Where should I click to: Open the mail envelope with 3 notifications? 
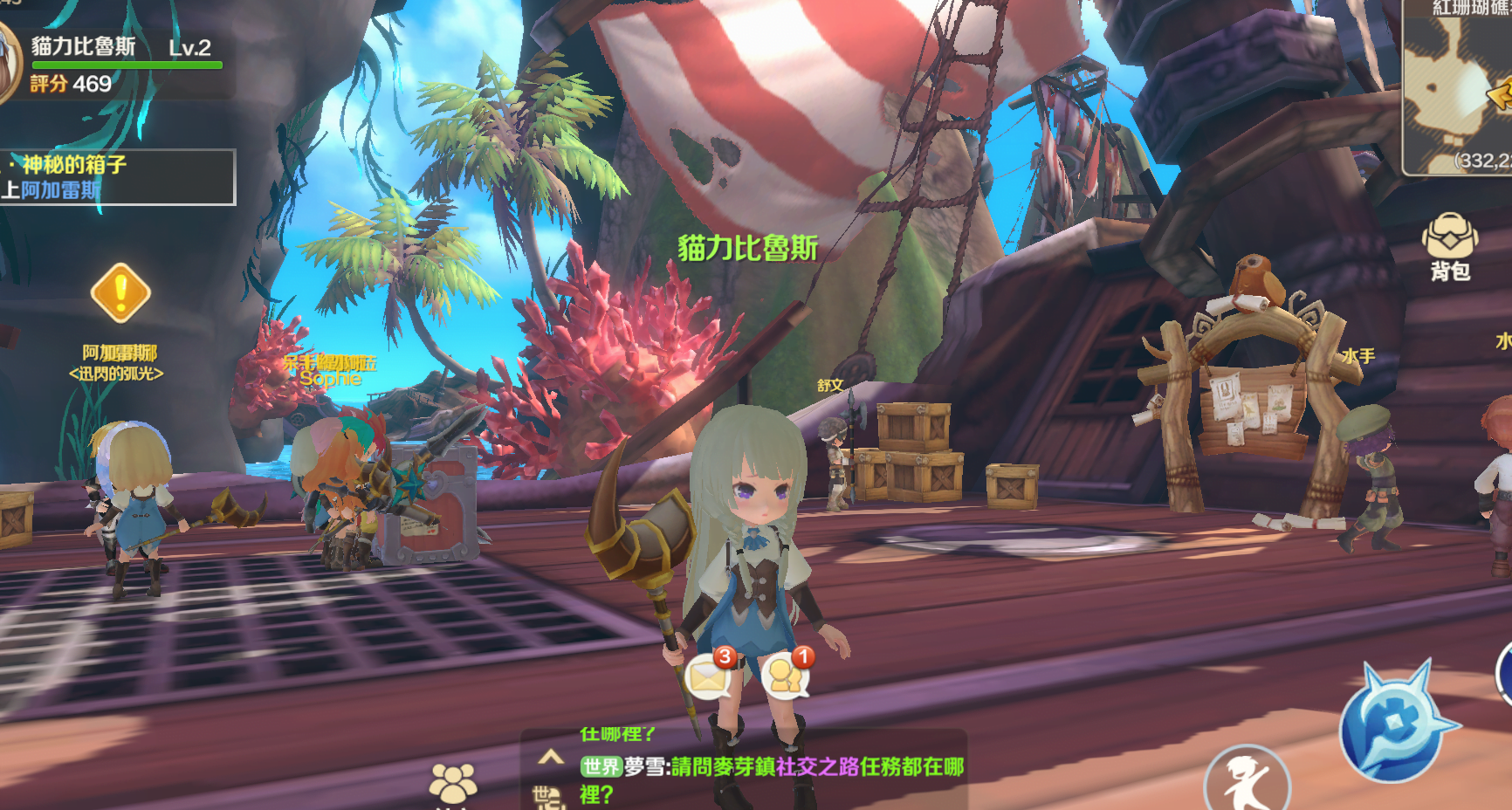tap(709, 676)
